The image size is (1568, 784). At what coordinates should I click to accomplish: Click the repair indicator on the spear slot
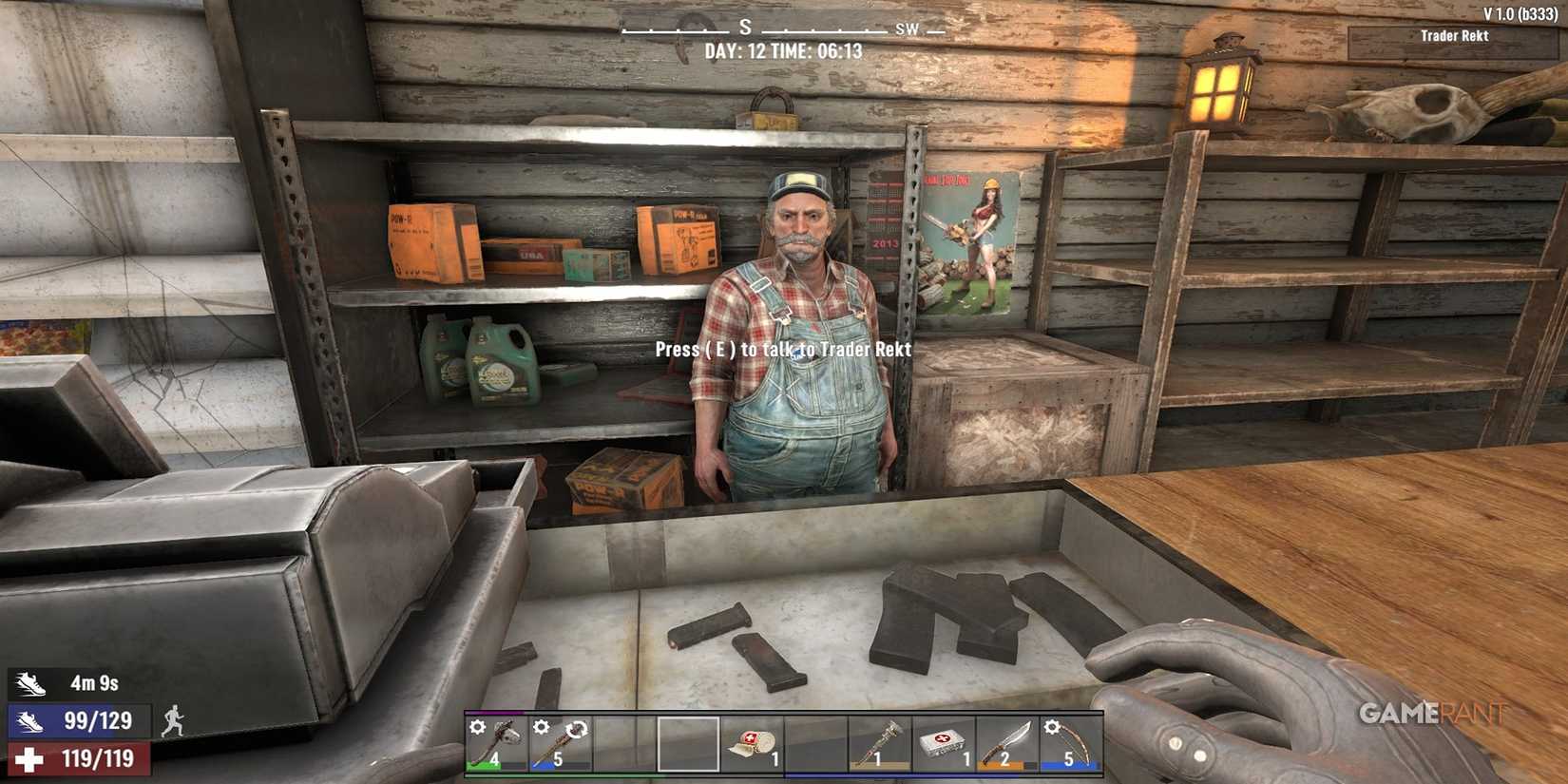(x=577, y=730)
